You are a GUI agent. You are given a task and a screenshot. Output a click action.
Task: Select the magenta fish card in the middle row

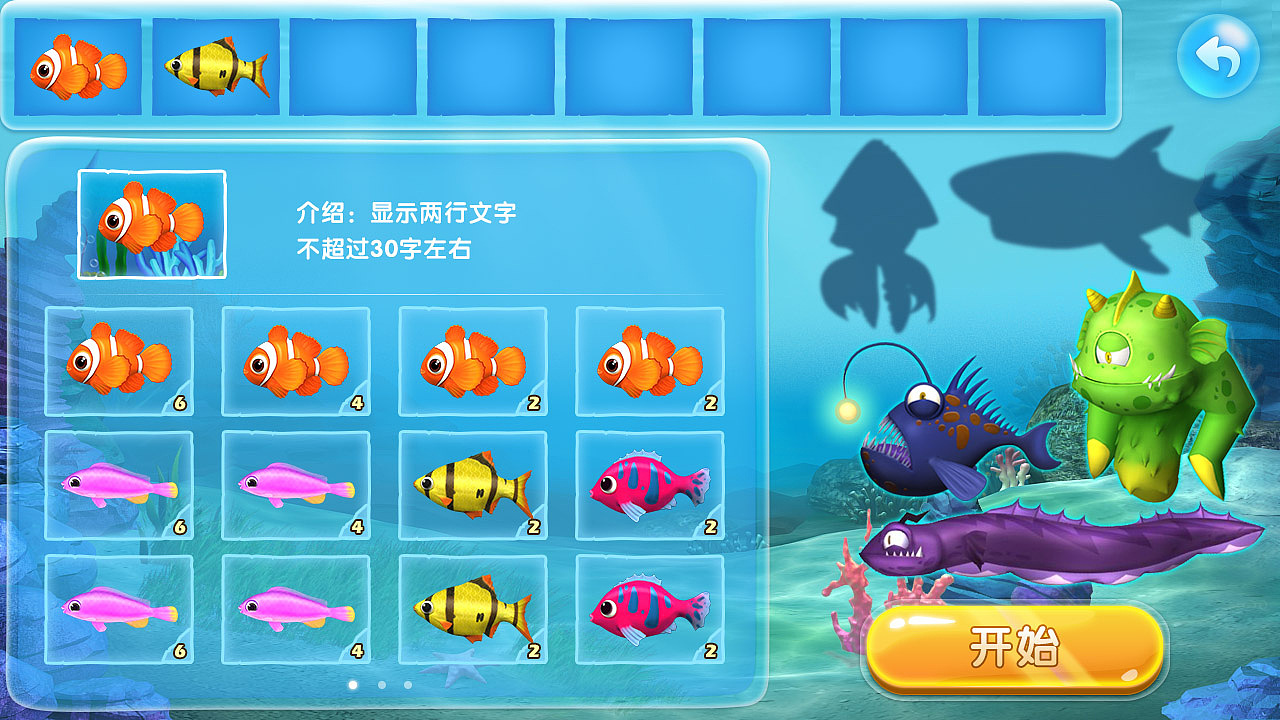pyautogui.click(x=649, y=486)
